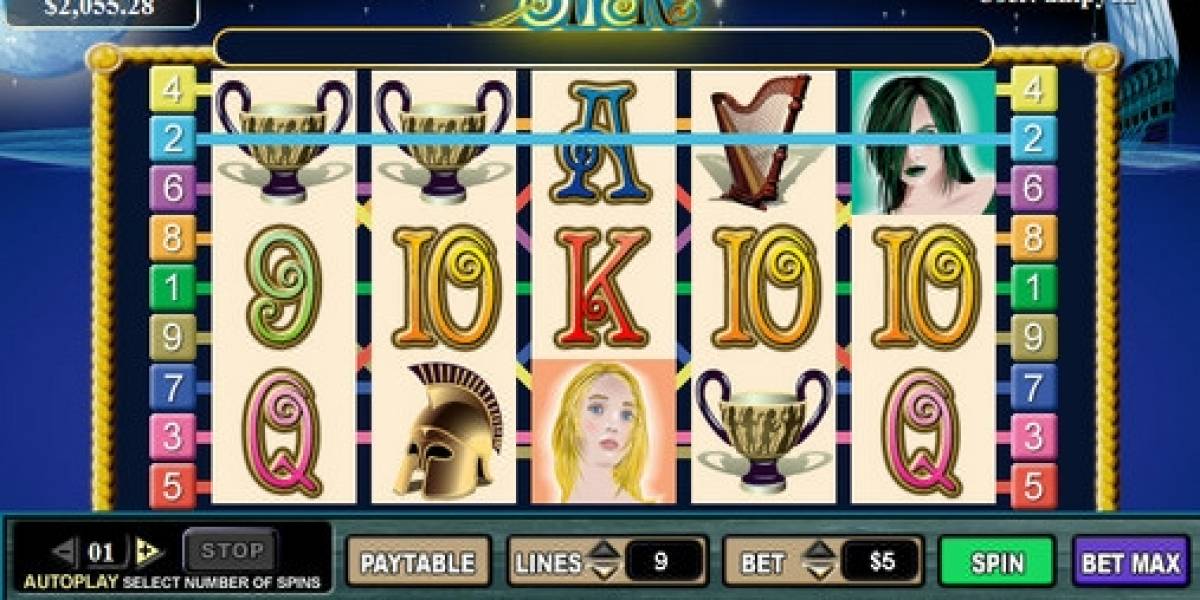Increase the BET amount with the up arrow

818,551
